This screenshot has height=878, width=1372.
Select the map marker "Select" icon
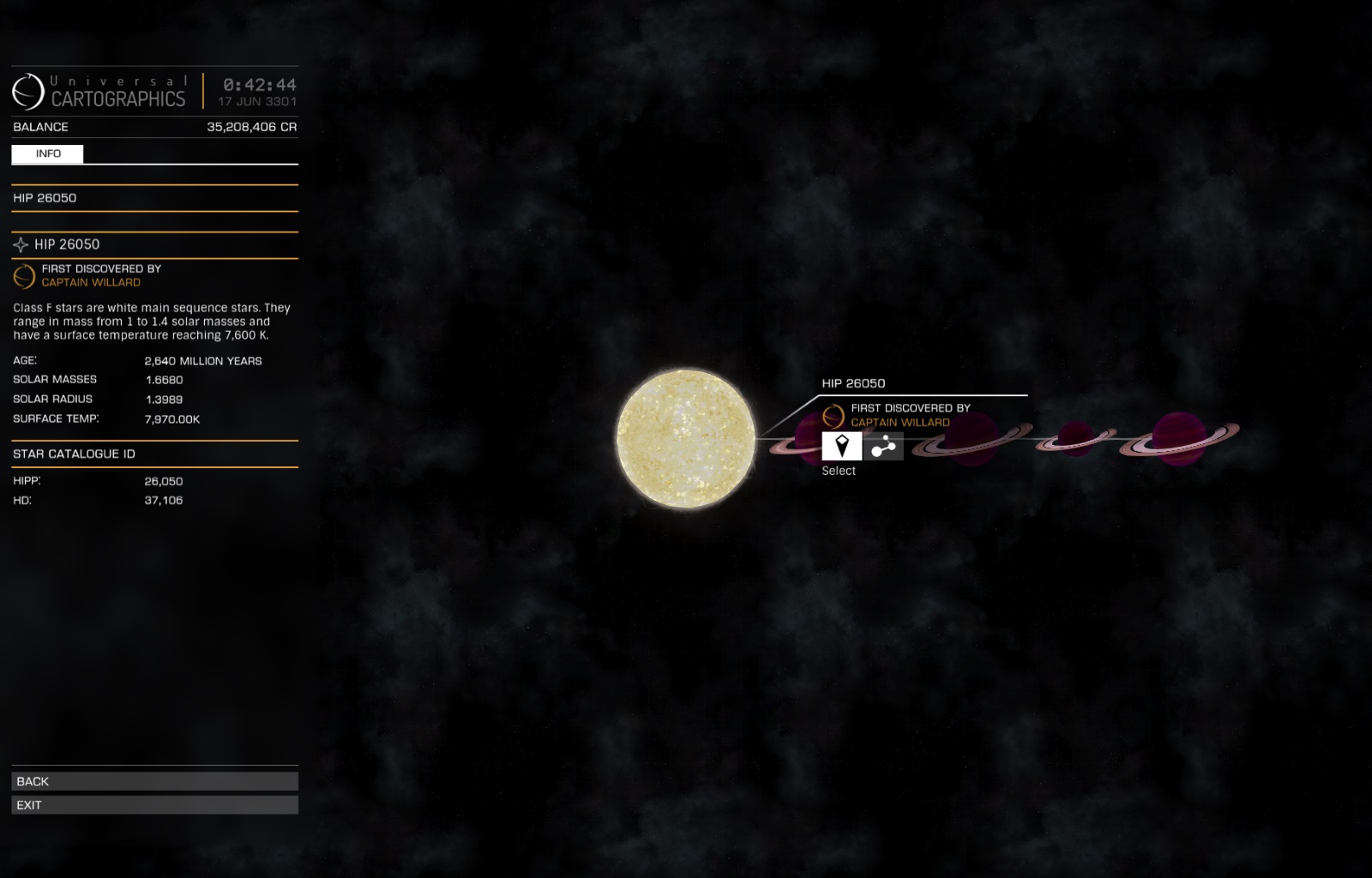[x=840, y=447]
